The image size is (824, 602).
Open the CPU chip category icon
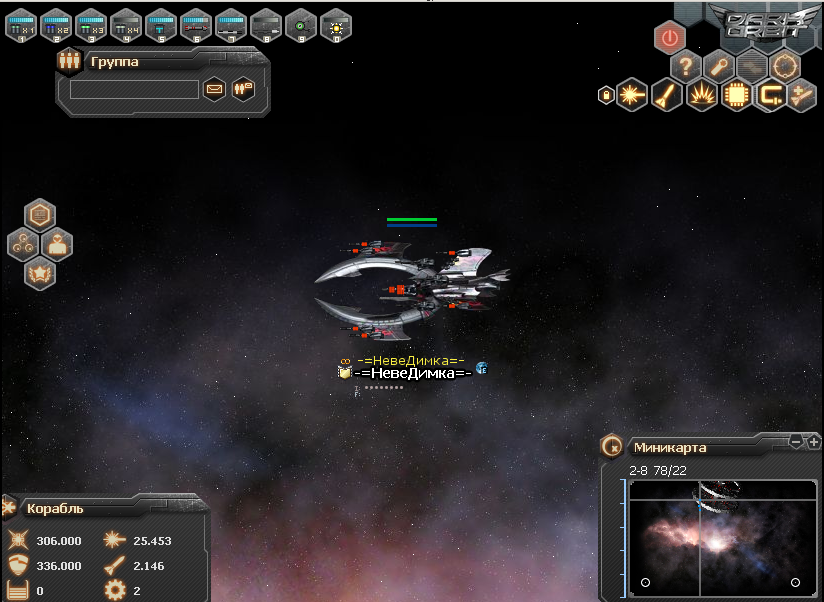point(736,96)
